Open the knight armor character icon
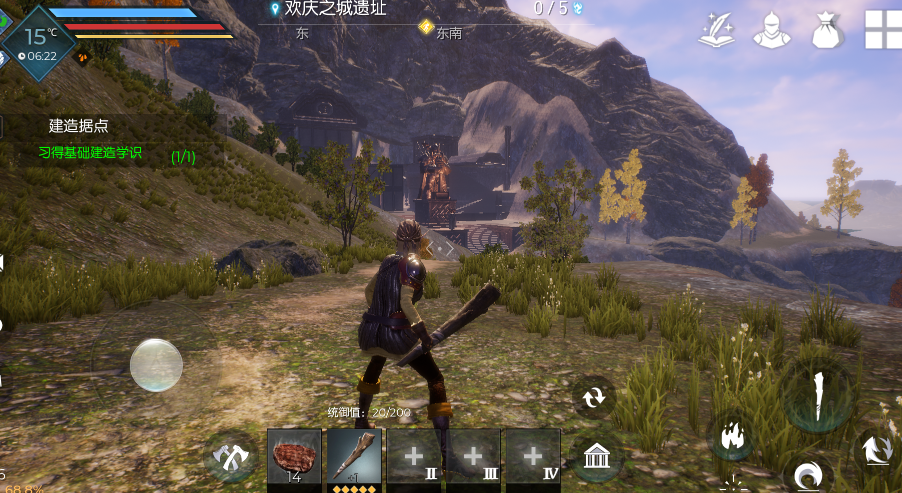902x493 pixels. pos(771,29)
